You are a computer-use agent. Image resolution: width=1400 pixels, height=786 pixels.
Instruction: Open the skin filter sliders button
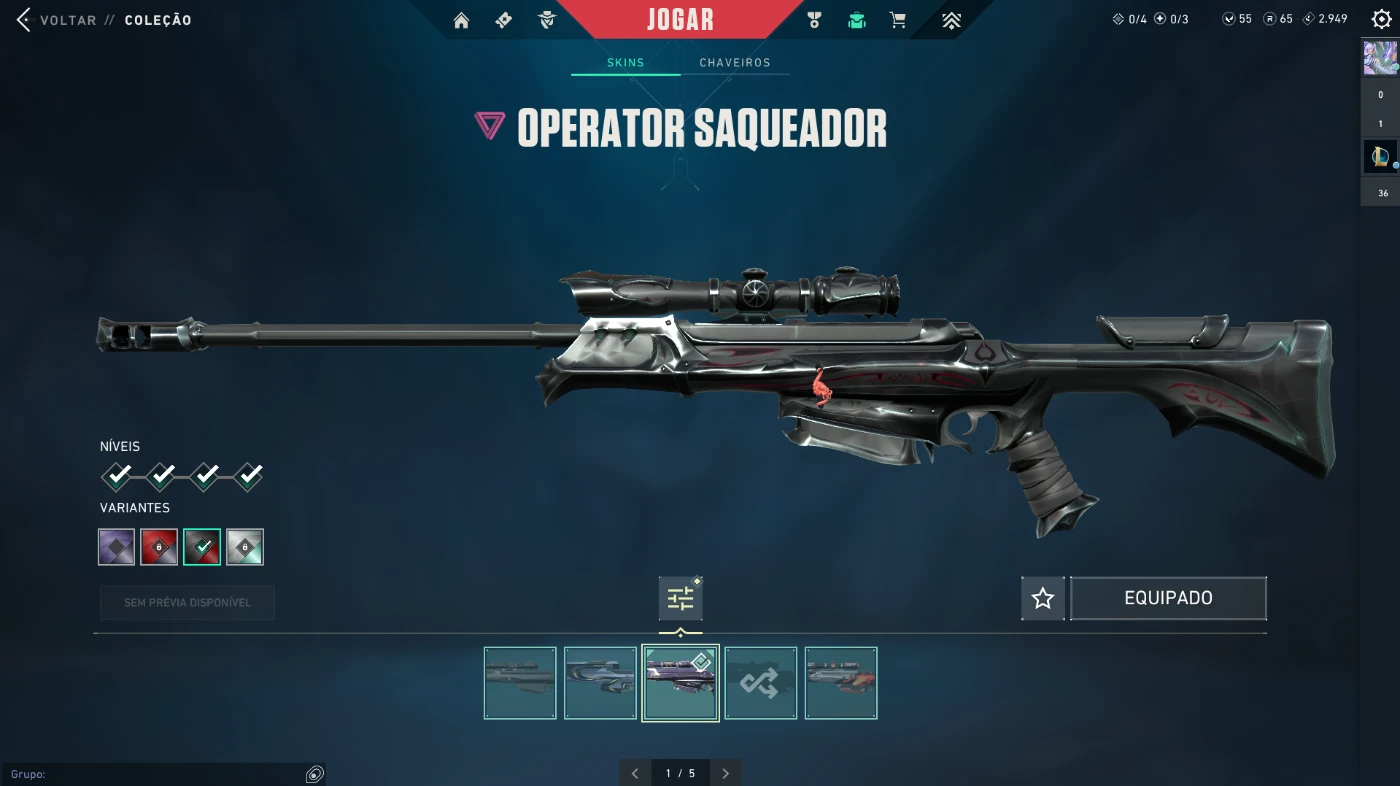680,598
